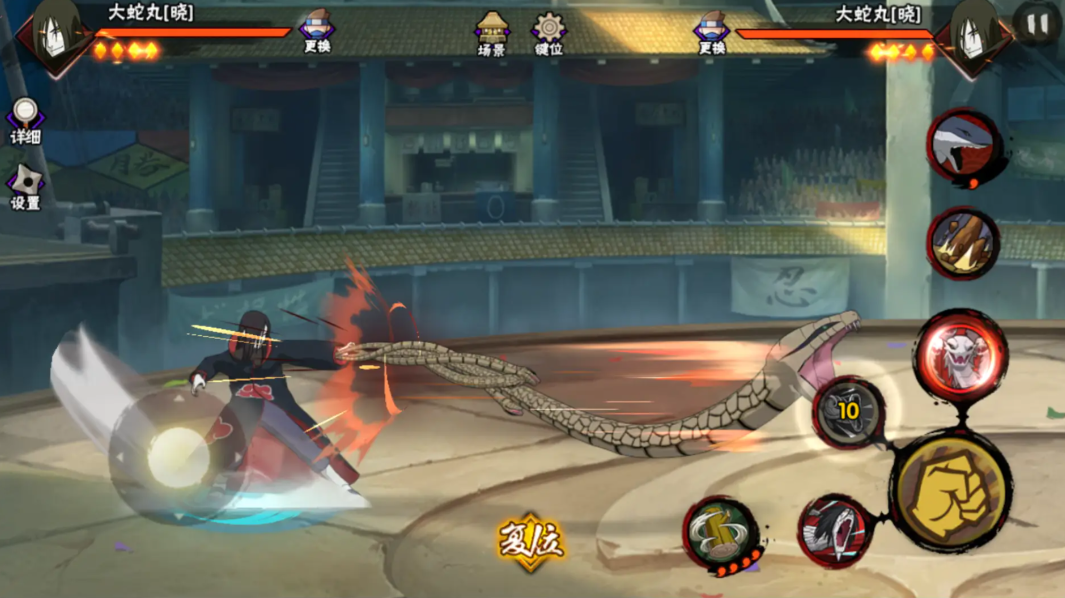Tap the right player's 更换 swap button
This screenshot has width=1065, height=598.
[x=711, y=31]
